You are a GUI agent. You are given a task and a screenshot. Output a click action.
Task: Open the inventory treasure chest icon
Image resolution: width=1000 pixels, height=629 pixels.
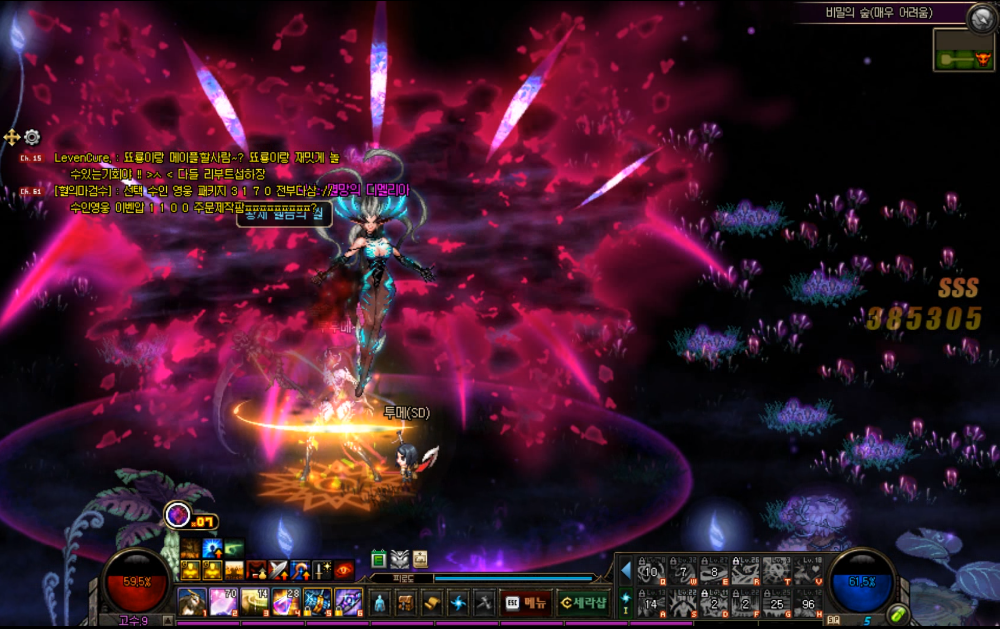coord(406,602)
